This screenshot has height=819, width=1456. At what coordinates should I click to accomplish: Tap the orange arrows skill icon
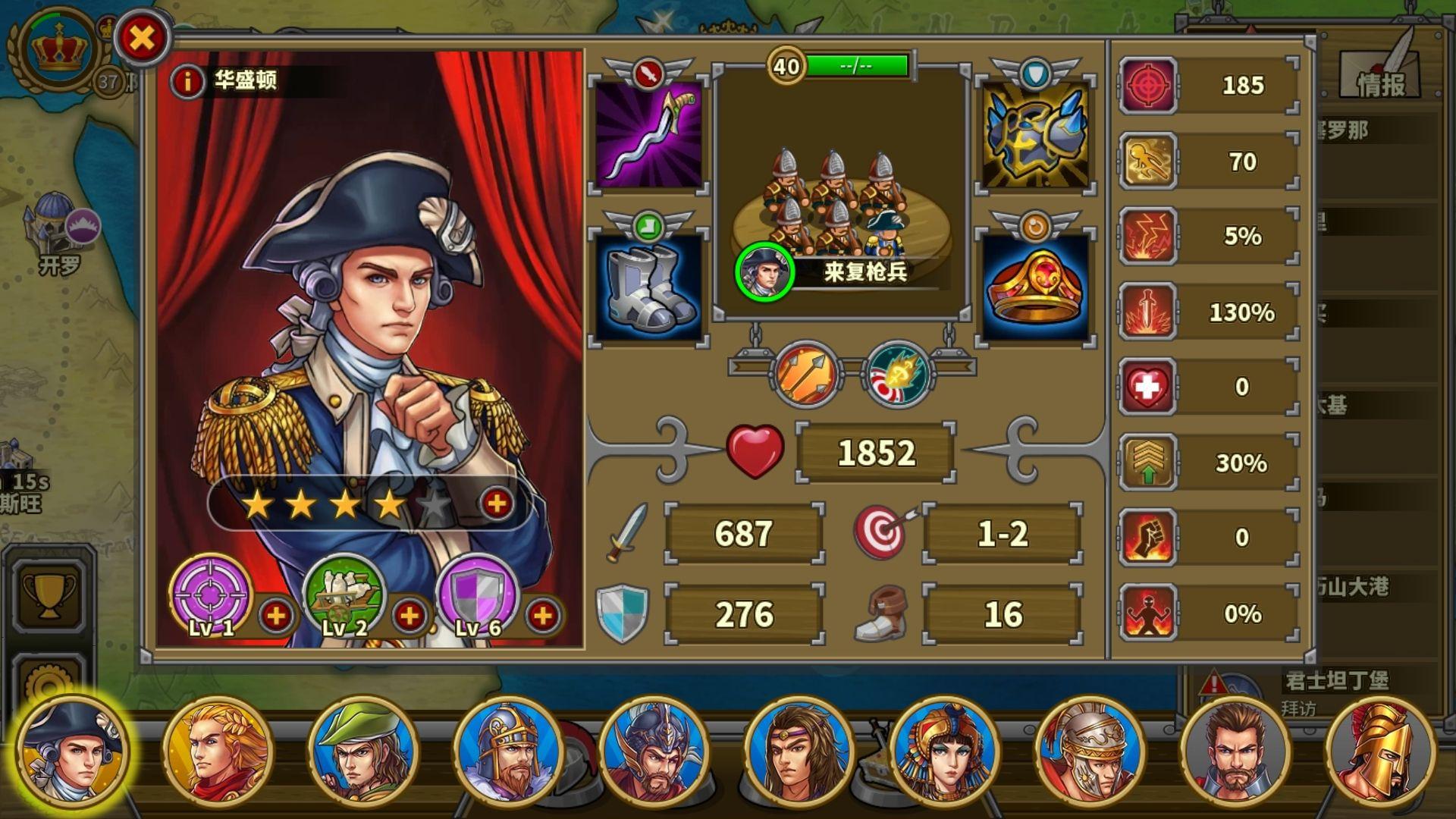(807, 374)
